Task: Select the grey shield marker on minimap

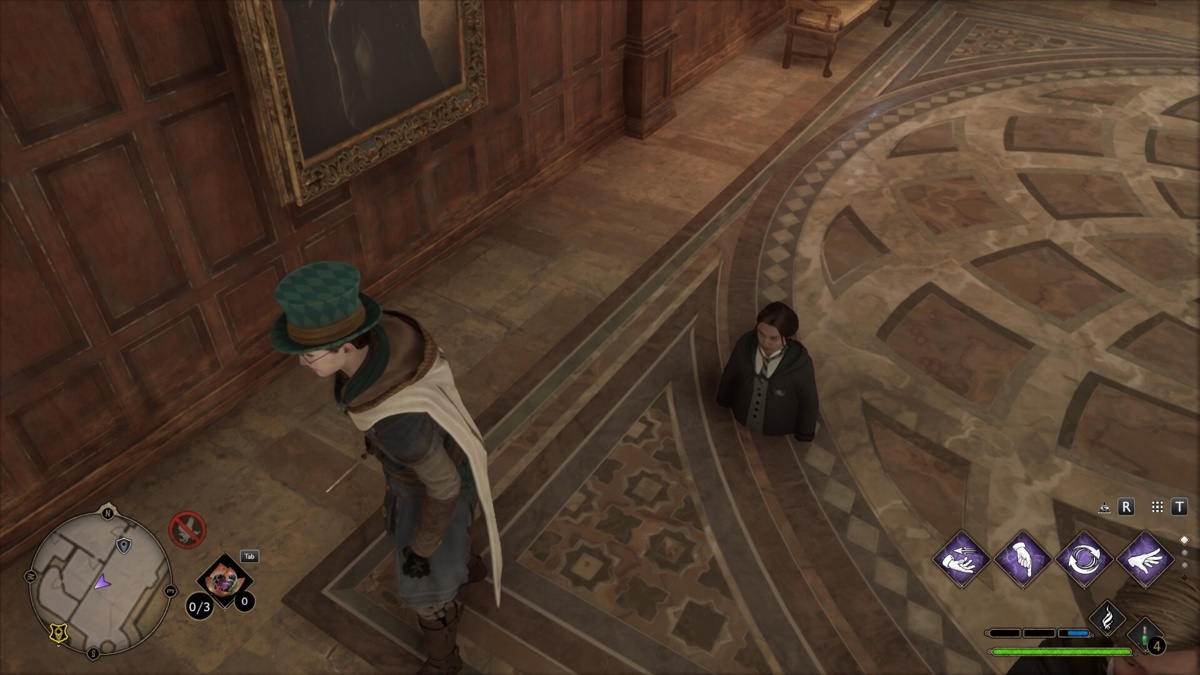Action: [123, 545]
